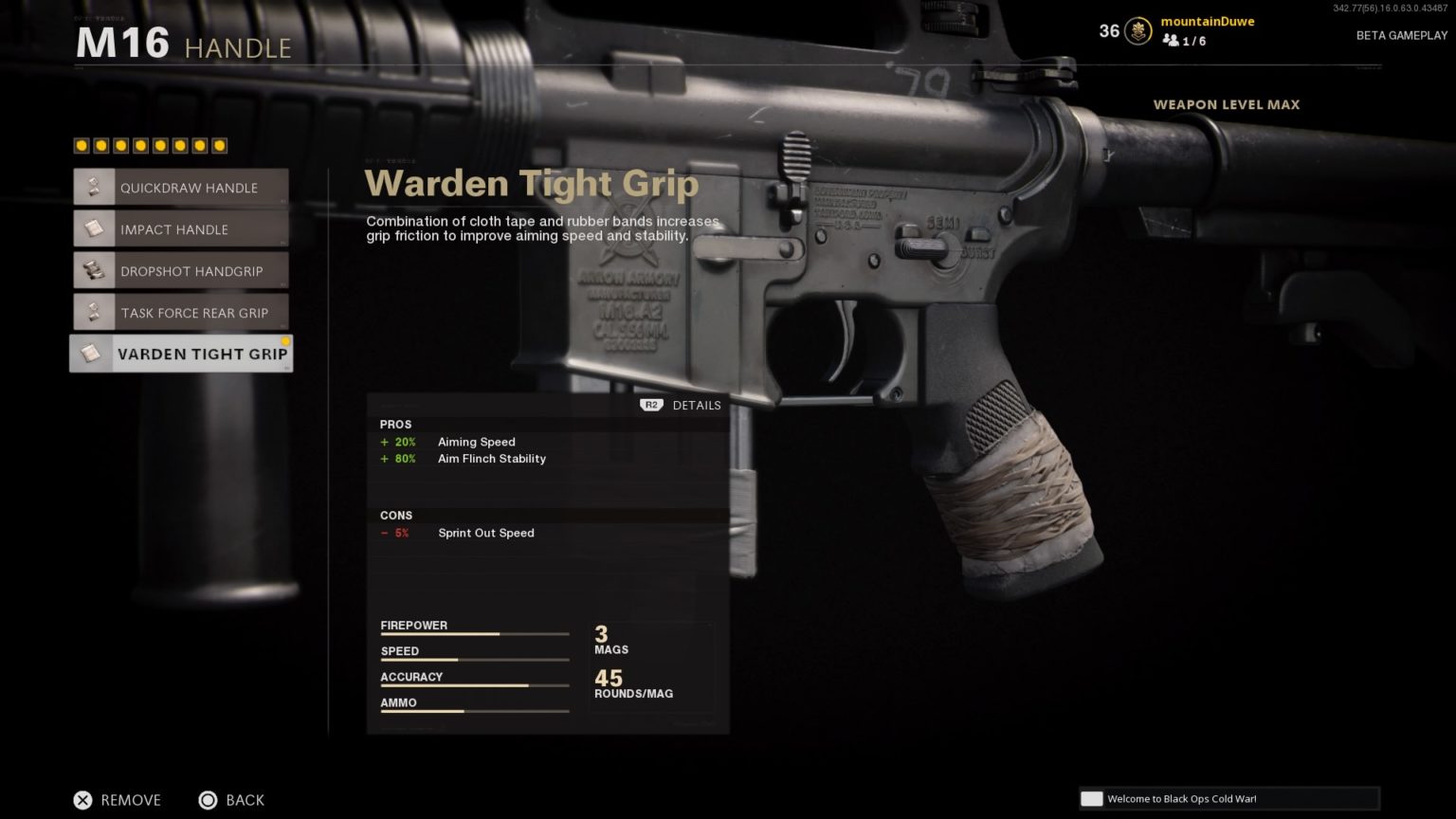Click the Impact Handle attachment icon
The image size is (1456, 819).
(x=94, y=228)
